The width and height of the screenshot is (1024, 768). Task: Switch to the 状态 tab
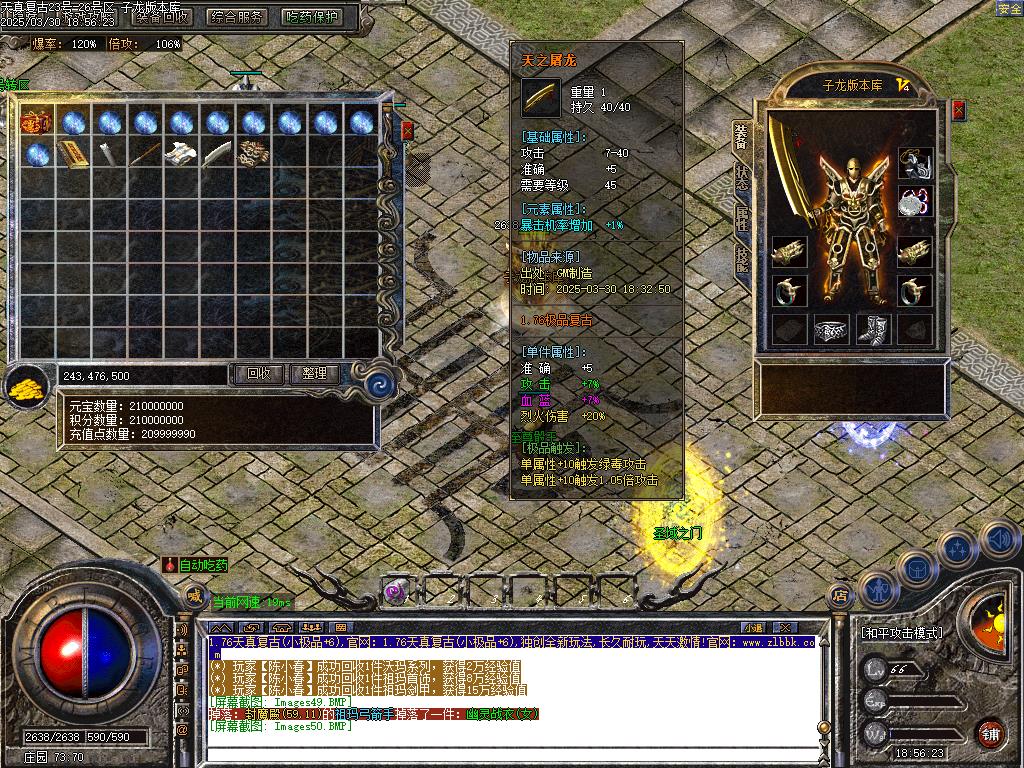[x=741, y=177]
